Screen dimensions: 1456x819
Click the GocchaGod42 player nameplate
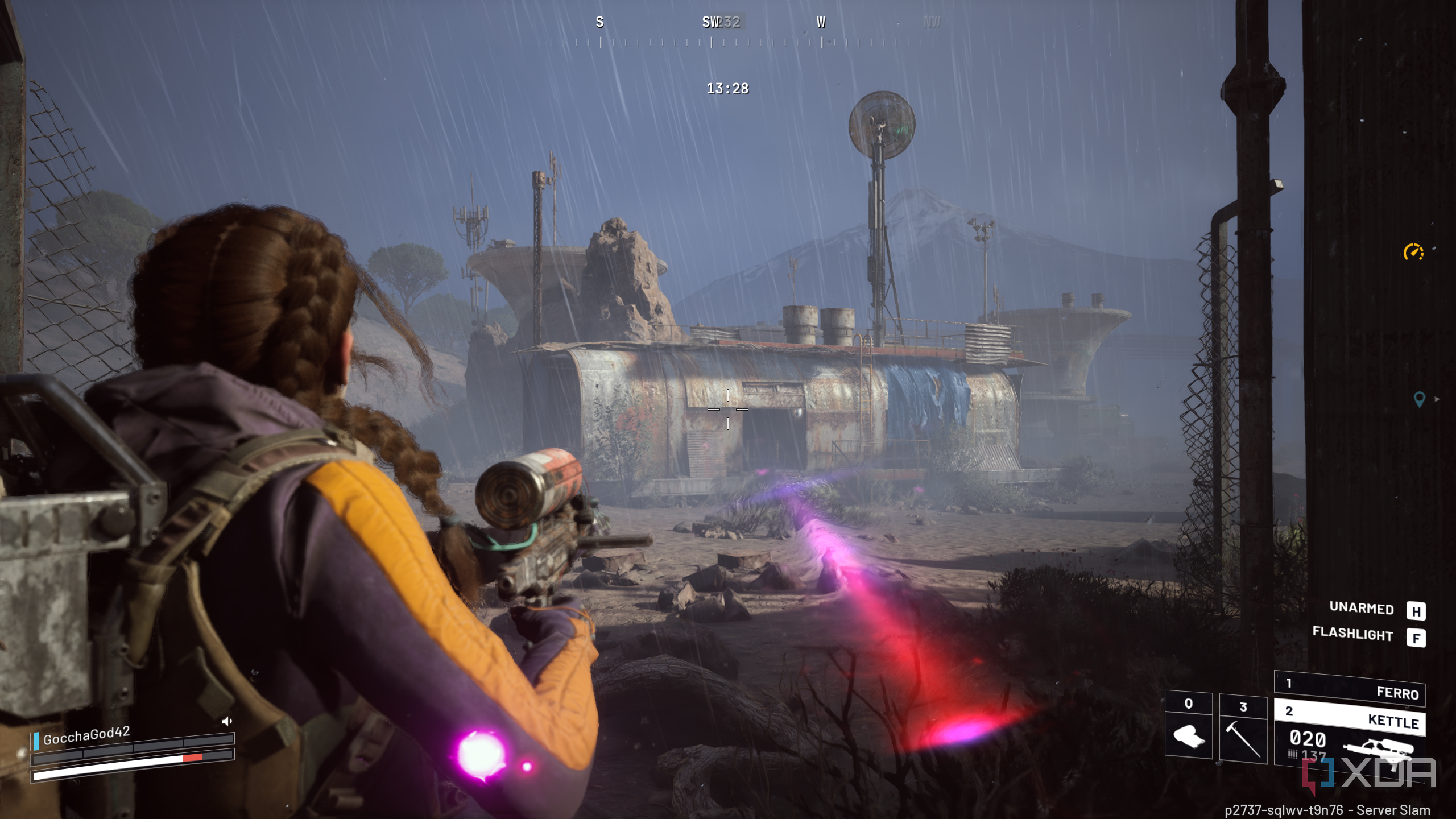pyautogui.click(x=86, y=736)
